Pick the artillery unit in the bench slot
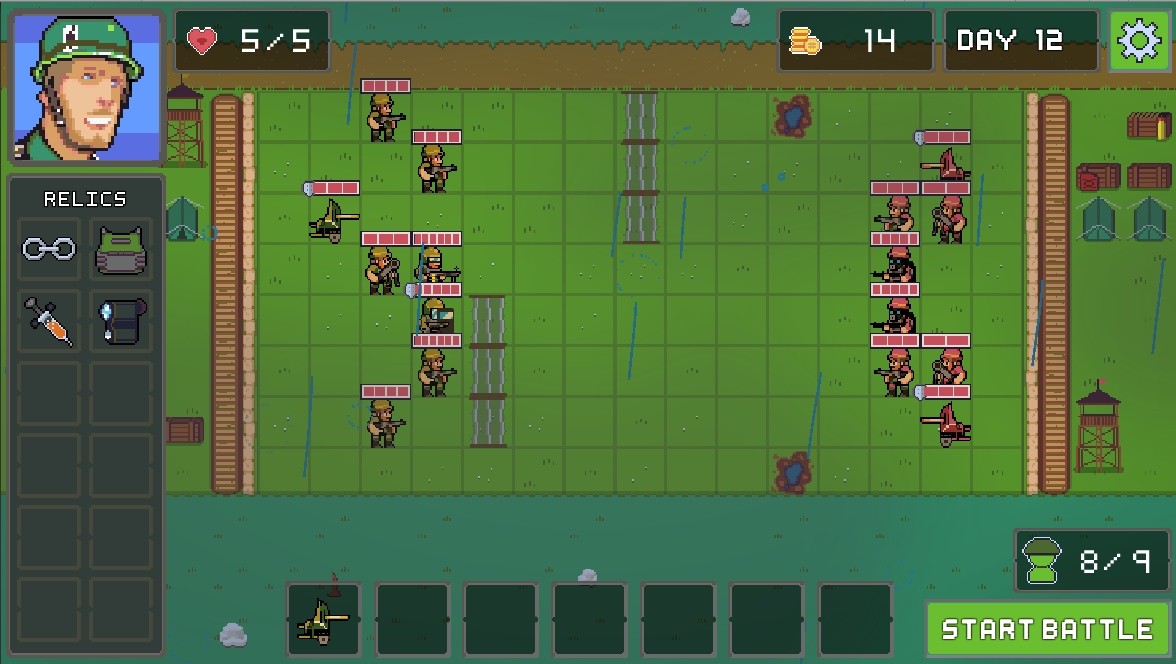Image resolution: width=1176 pixels, height=664 pixels. (323, 618)
